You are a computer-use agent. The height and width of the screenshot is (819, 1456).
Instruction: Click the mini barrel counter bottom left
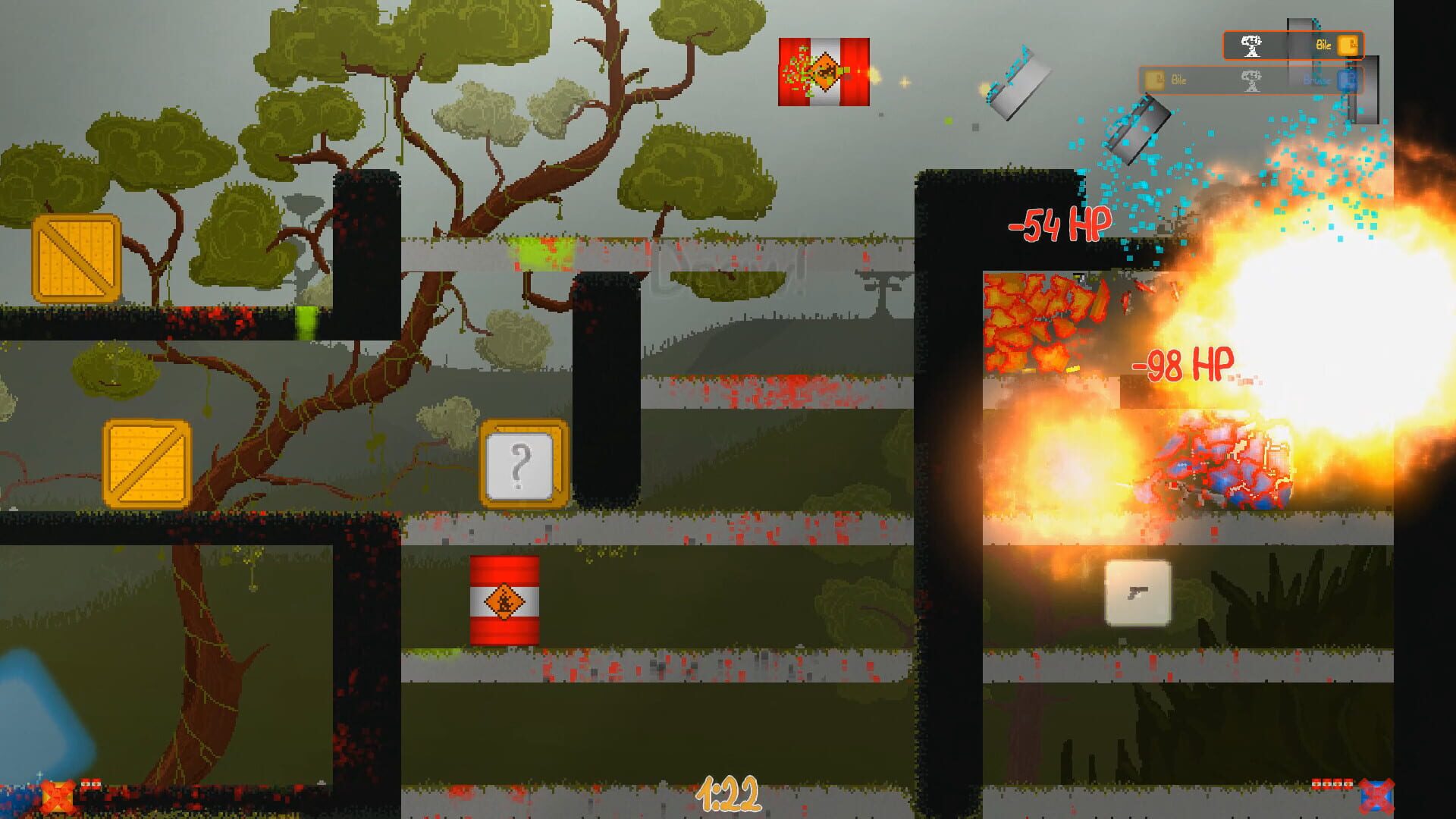90,785
